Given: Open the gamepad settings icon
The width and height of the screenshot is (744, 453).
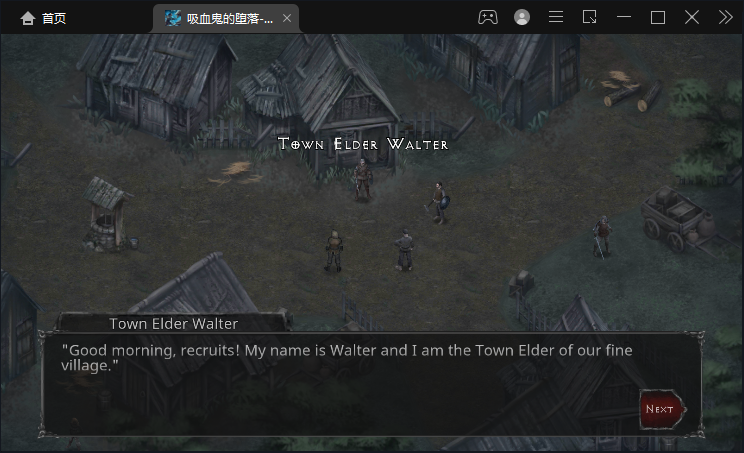Looking at the screenshot, I should pos(487,17).
